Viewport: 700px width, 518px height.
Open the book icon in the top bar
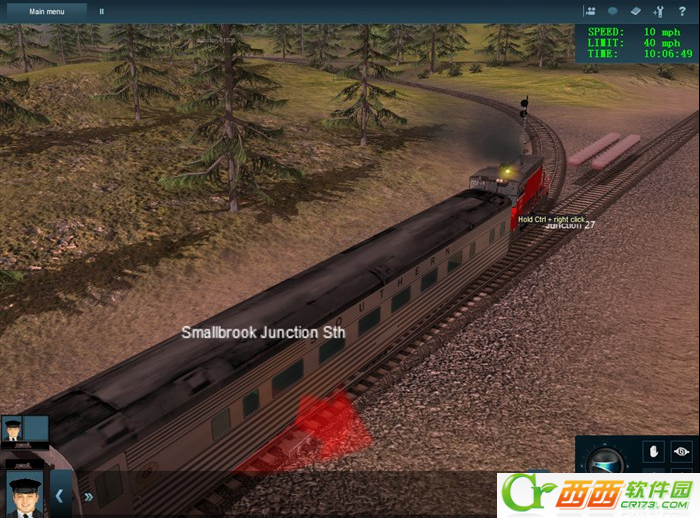pyautogui.click(x=636, y=11)
